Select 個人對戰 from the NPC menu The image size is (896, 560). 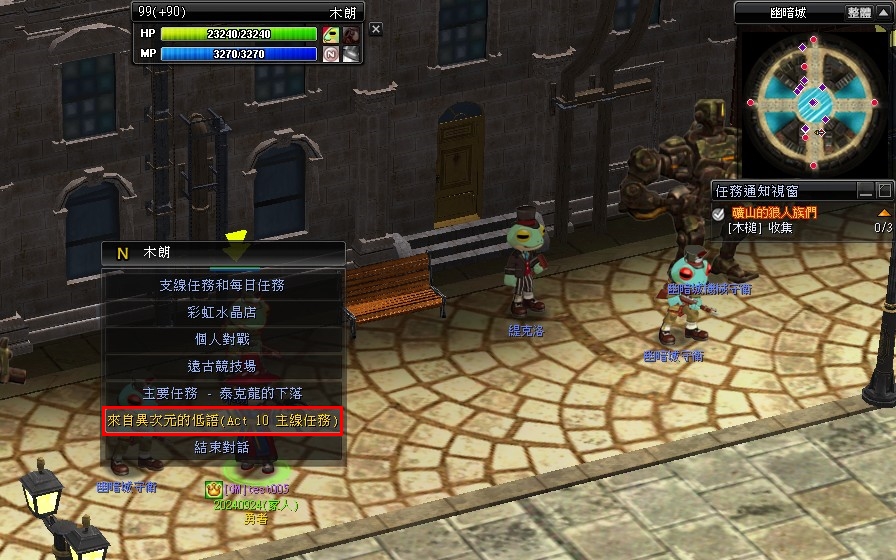(x=222, y=339)
